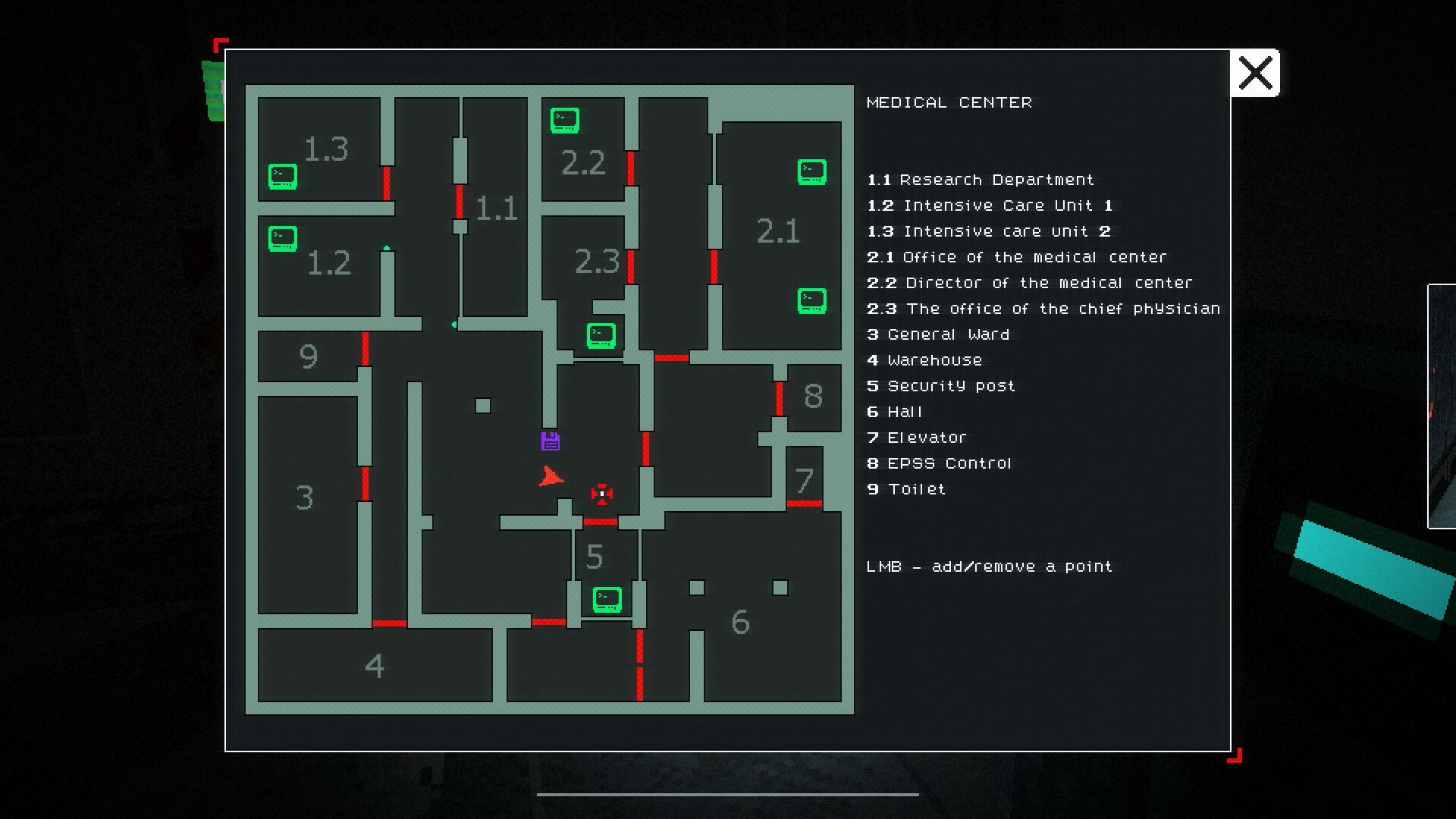
Task: Click the upper terminal in Office 2.1
Action: [x=811, y=172]
